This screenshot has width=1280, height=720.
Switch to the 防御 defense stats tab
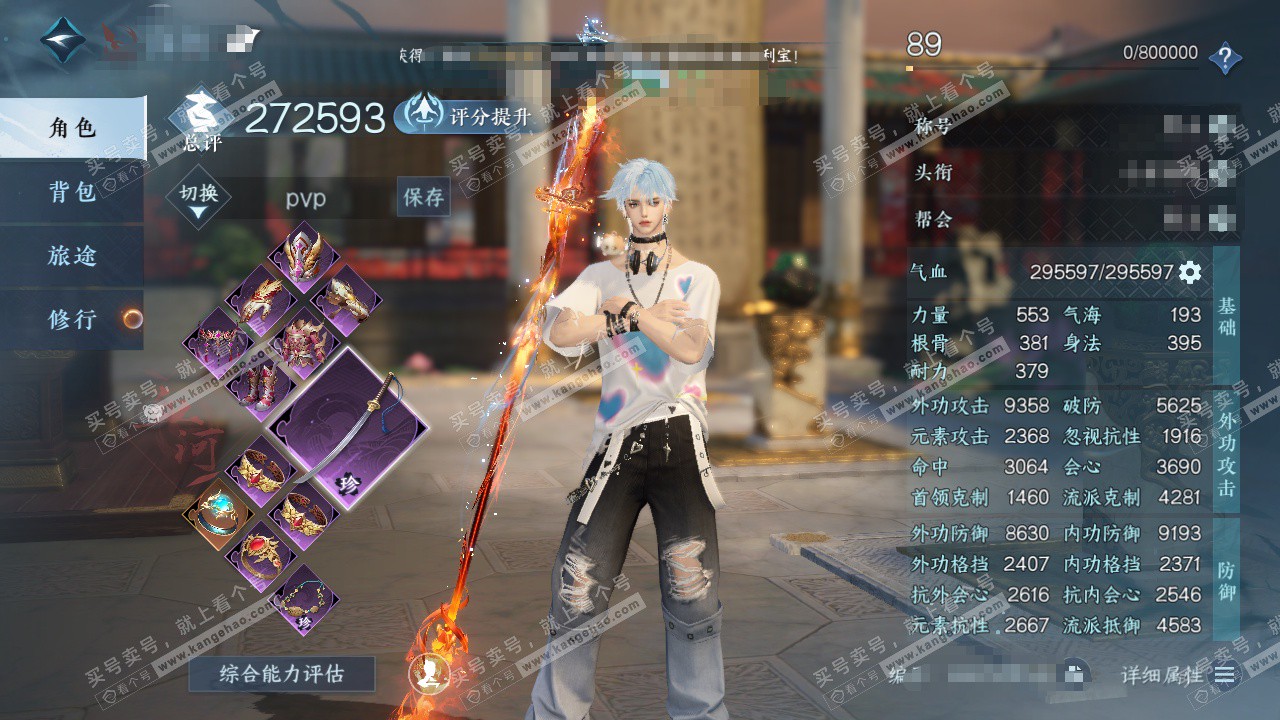tap(1226, 580)
